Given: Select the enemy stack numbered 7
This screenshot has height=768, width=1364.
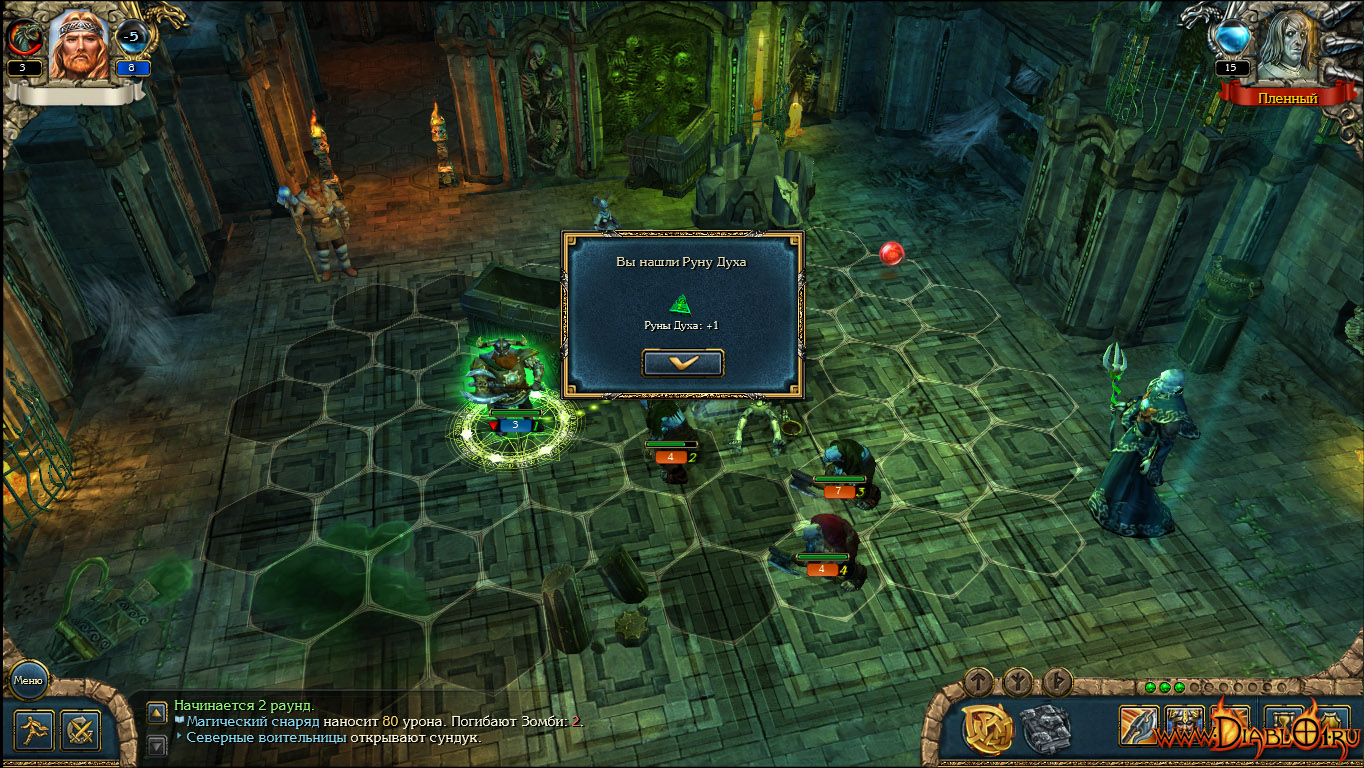Looking at the screenshot, I should pos(845,468).
